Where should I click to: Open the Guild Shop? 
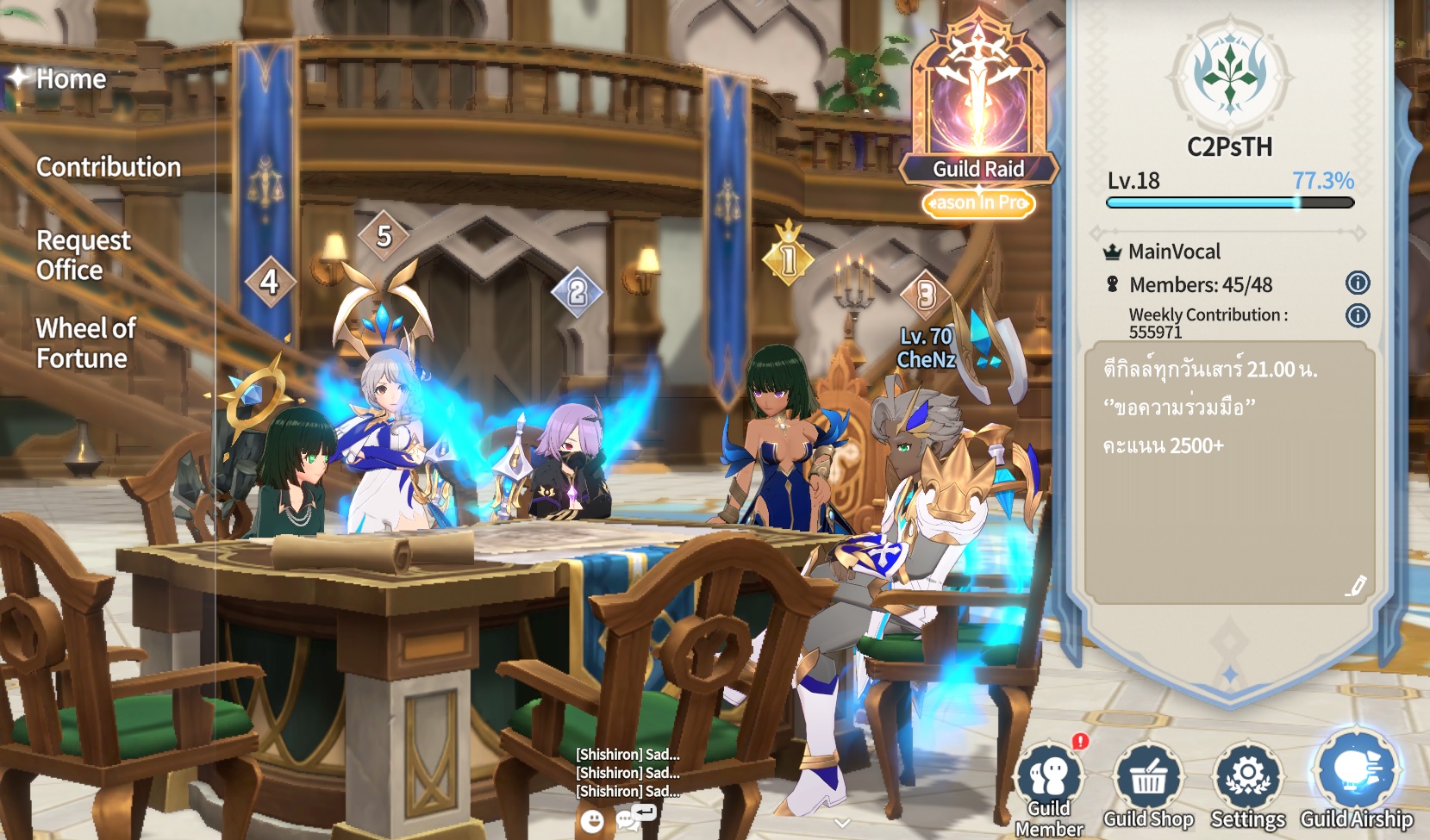[1148, 786]
